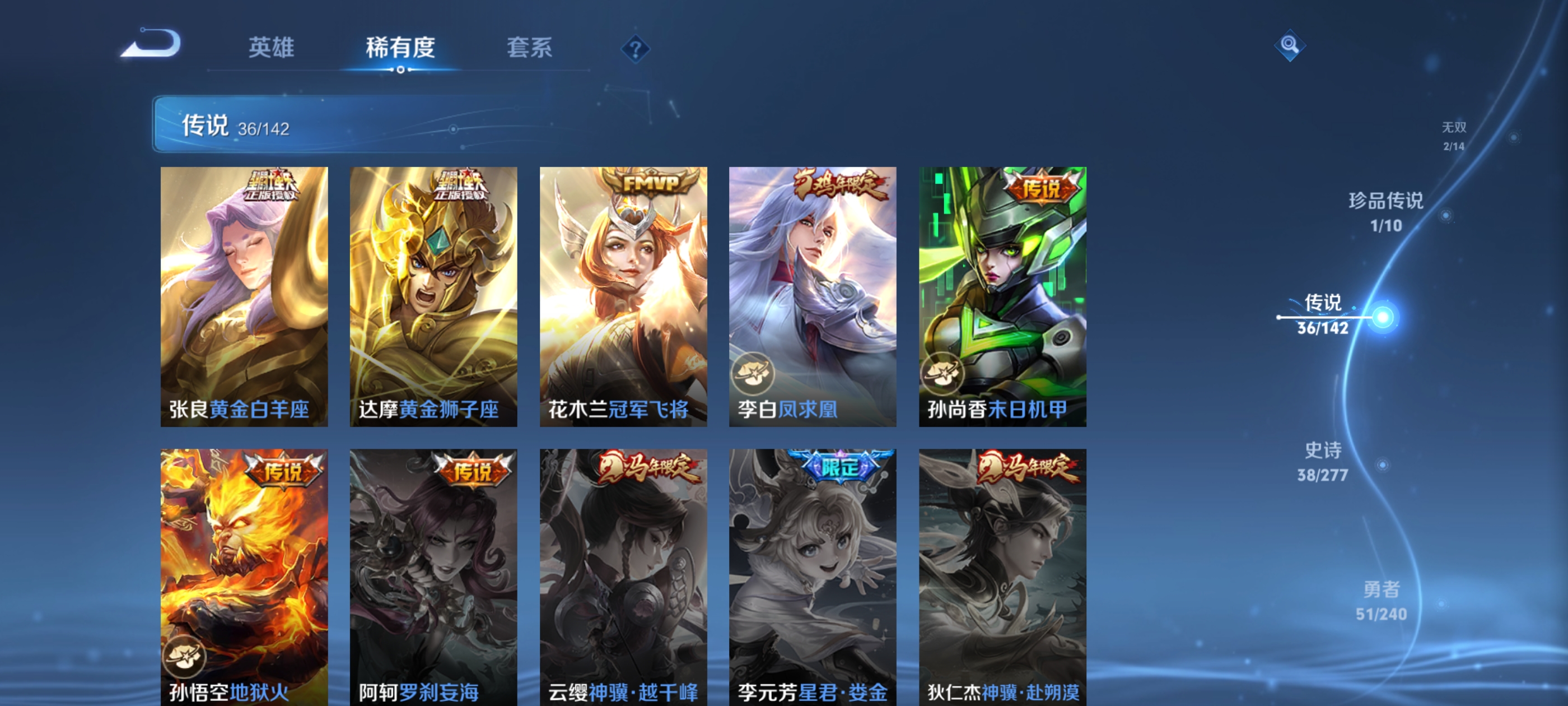Click the search magnifier icon
Screen dimensions: 1568x706
click(1290, 46)
